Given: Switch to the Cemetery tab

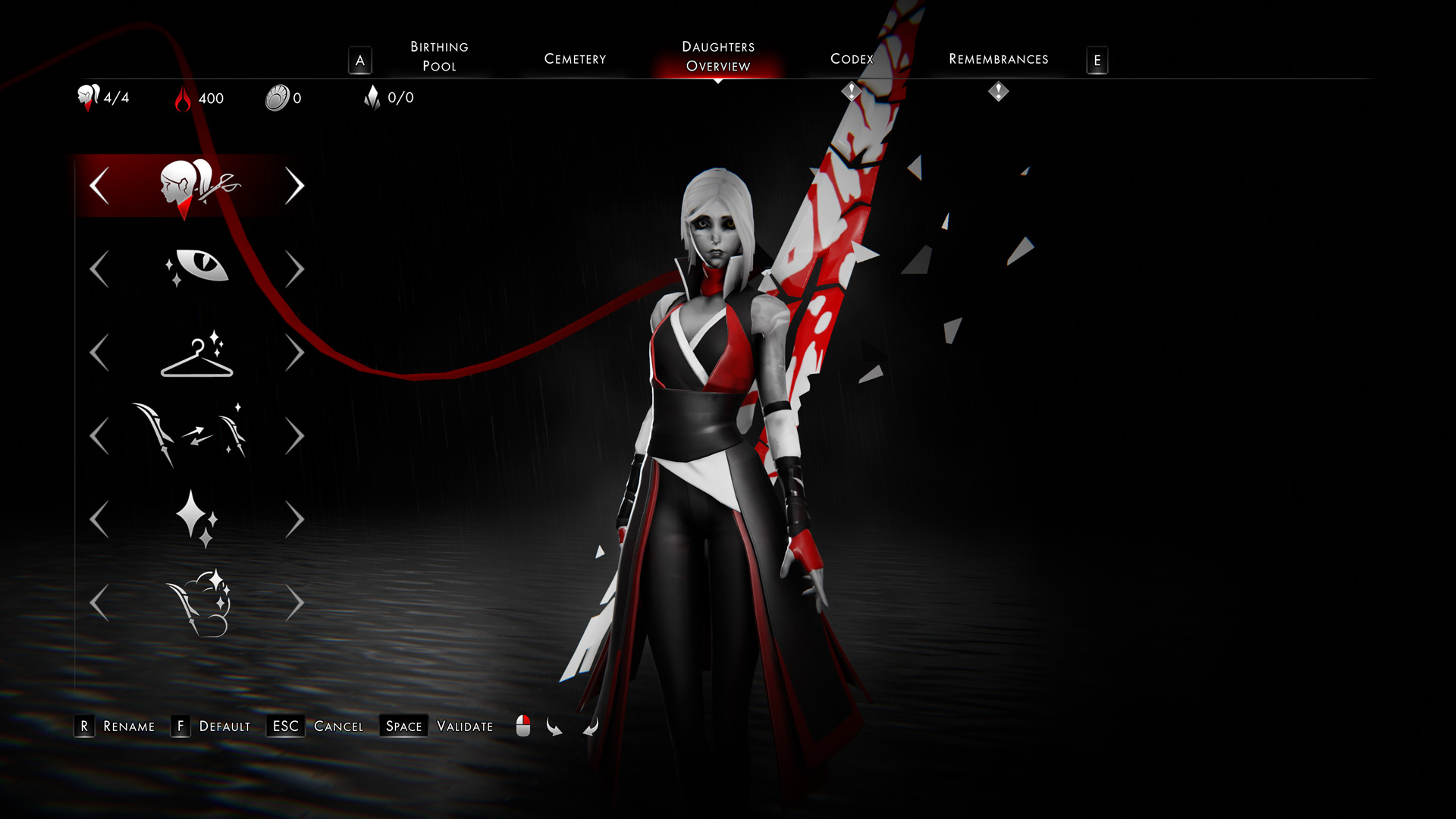Looking at the screenshot, I should (x=575, y=58).
